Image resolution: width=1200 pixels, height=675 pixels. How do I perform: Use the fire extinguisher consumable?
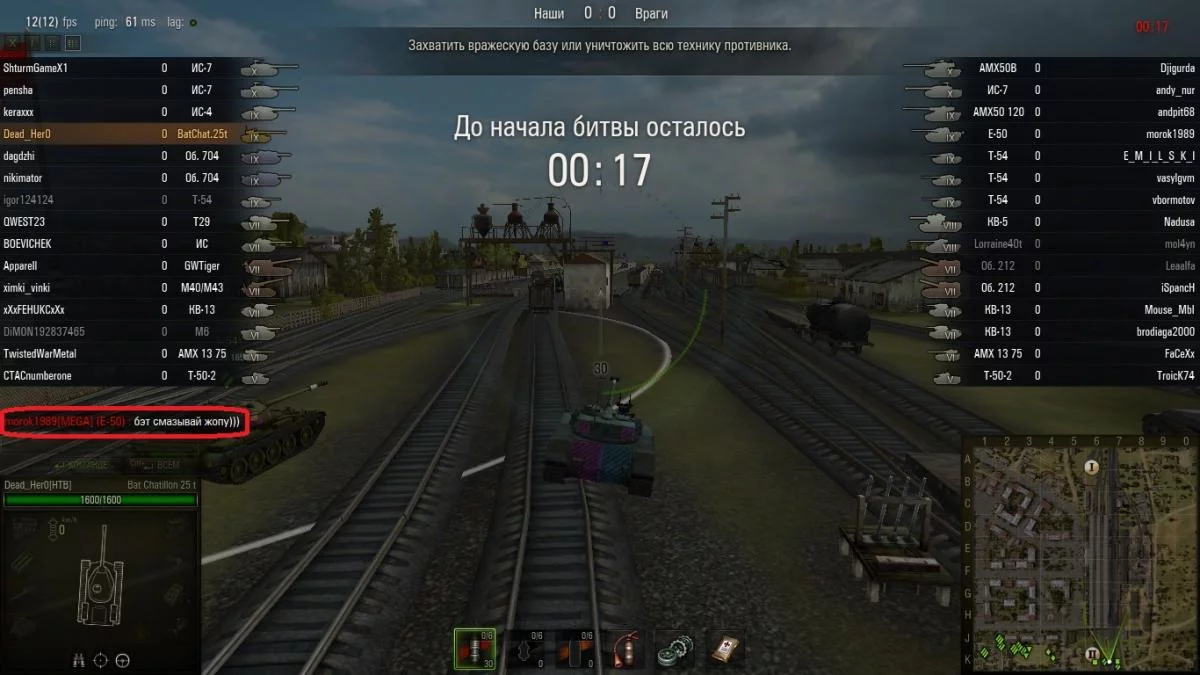tap(625, 648)
